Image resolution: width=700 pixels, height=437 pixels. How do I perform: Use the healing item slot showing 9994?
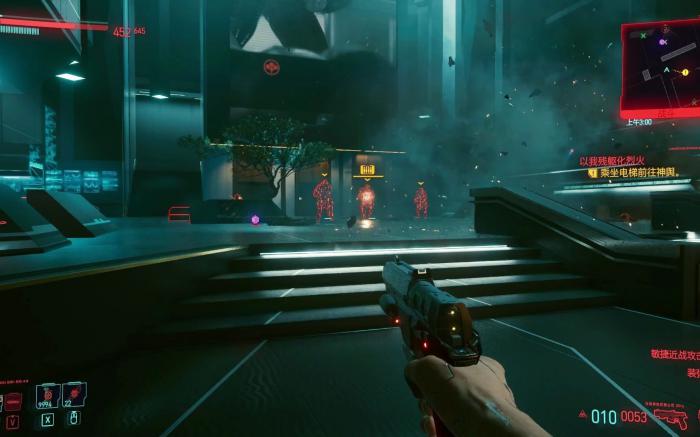tap(47, 397)
